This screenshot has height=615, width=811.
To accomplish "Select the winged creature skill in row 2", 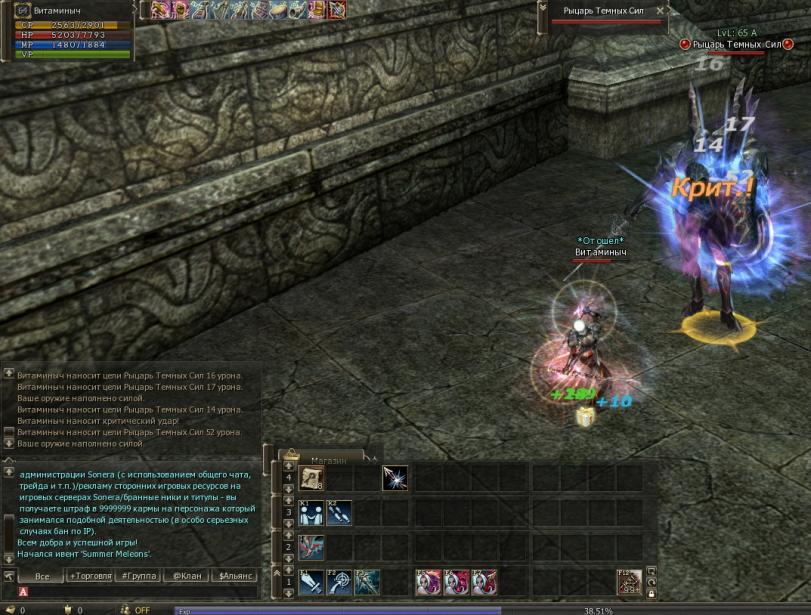I will click(x=311, y=547).
